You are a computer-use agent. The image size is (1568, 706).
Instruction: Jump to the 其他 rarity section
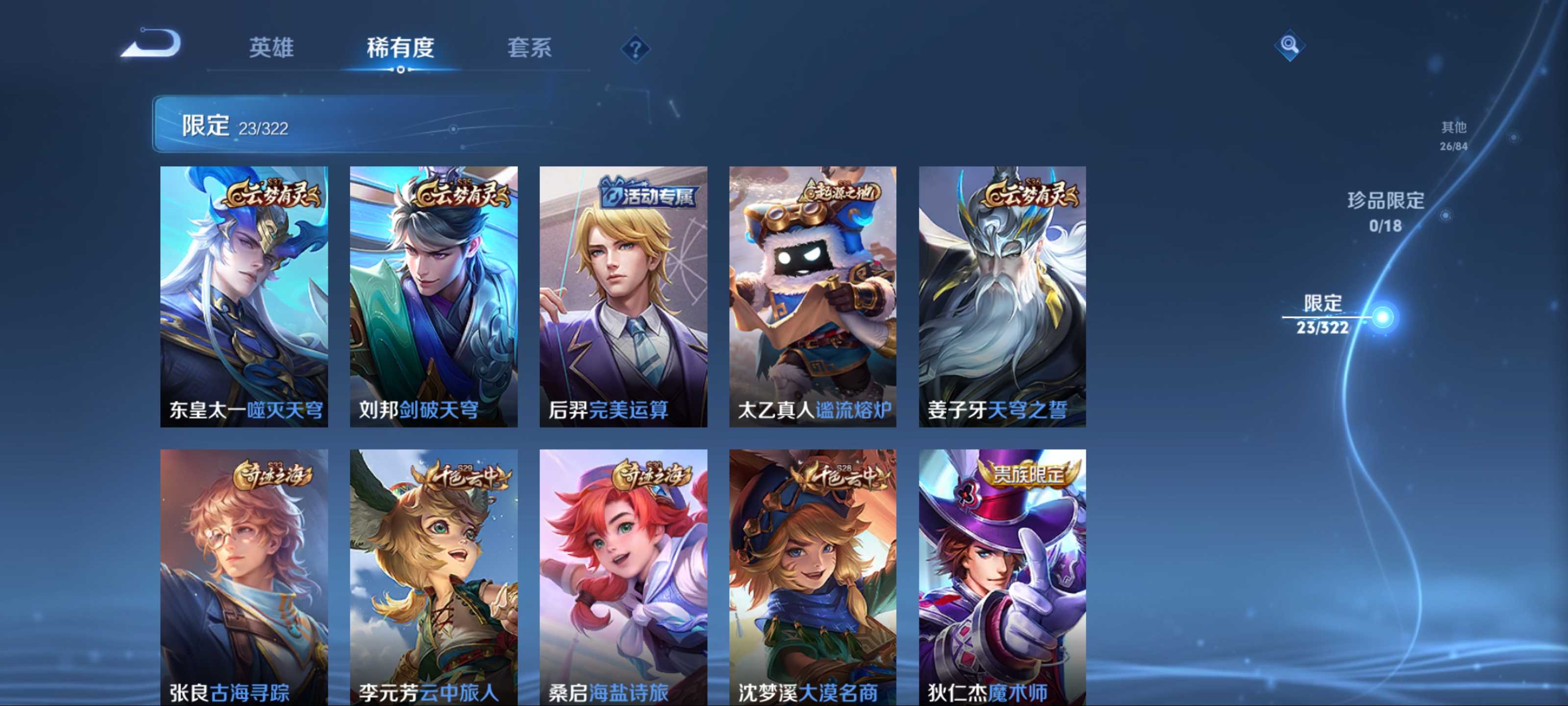click(x=1453, y=135)
